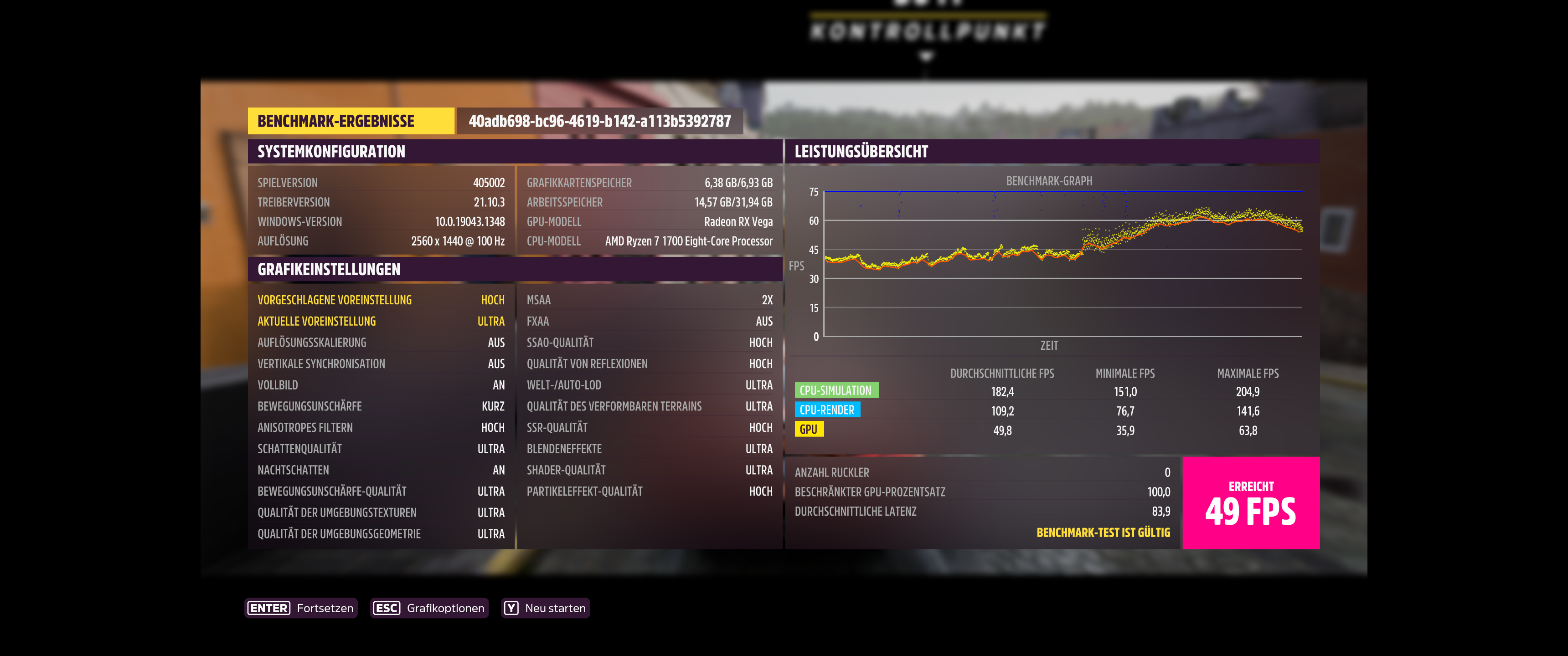The height and width of the screenshot is (656, 1568).
Task: Click Neu starten to restart benchmark
Action: [556, 608]
